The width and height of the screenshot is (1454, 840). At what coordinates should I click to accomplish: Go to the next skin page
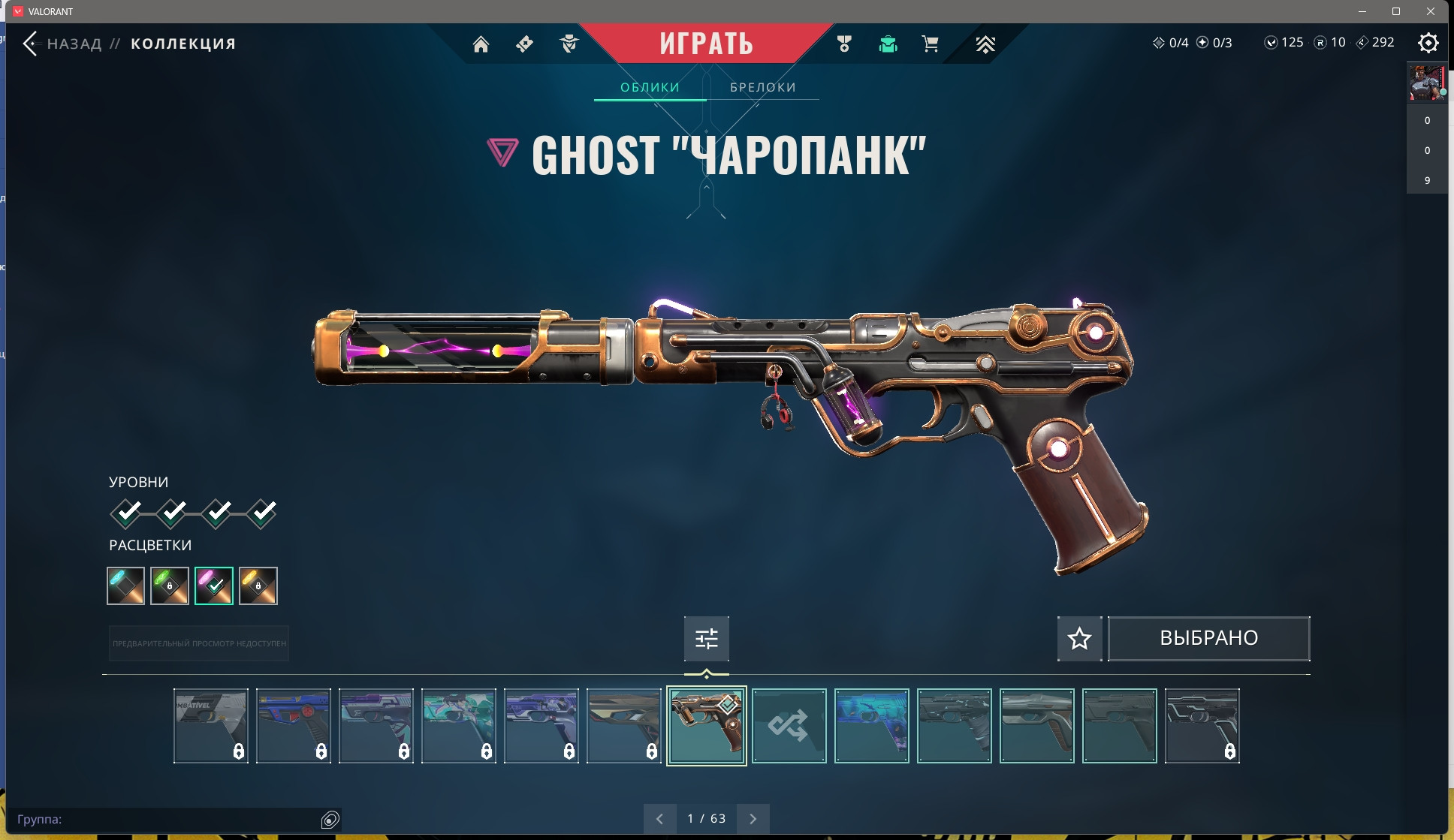pyautogui.click(x=753, y=819)
